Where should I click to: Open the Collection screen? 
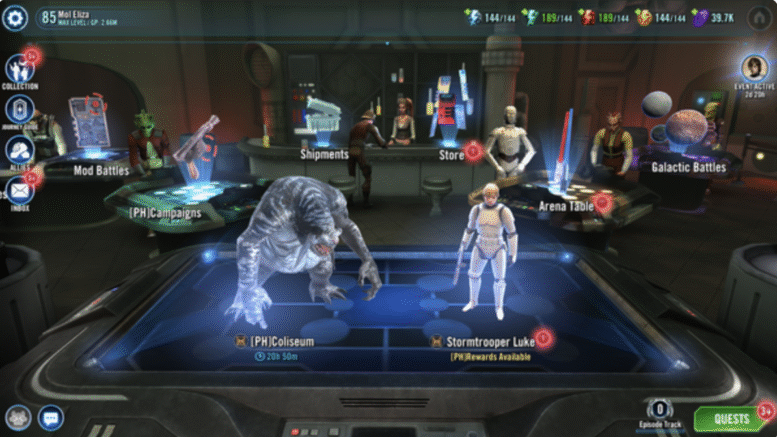tap(19, 69)
